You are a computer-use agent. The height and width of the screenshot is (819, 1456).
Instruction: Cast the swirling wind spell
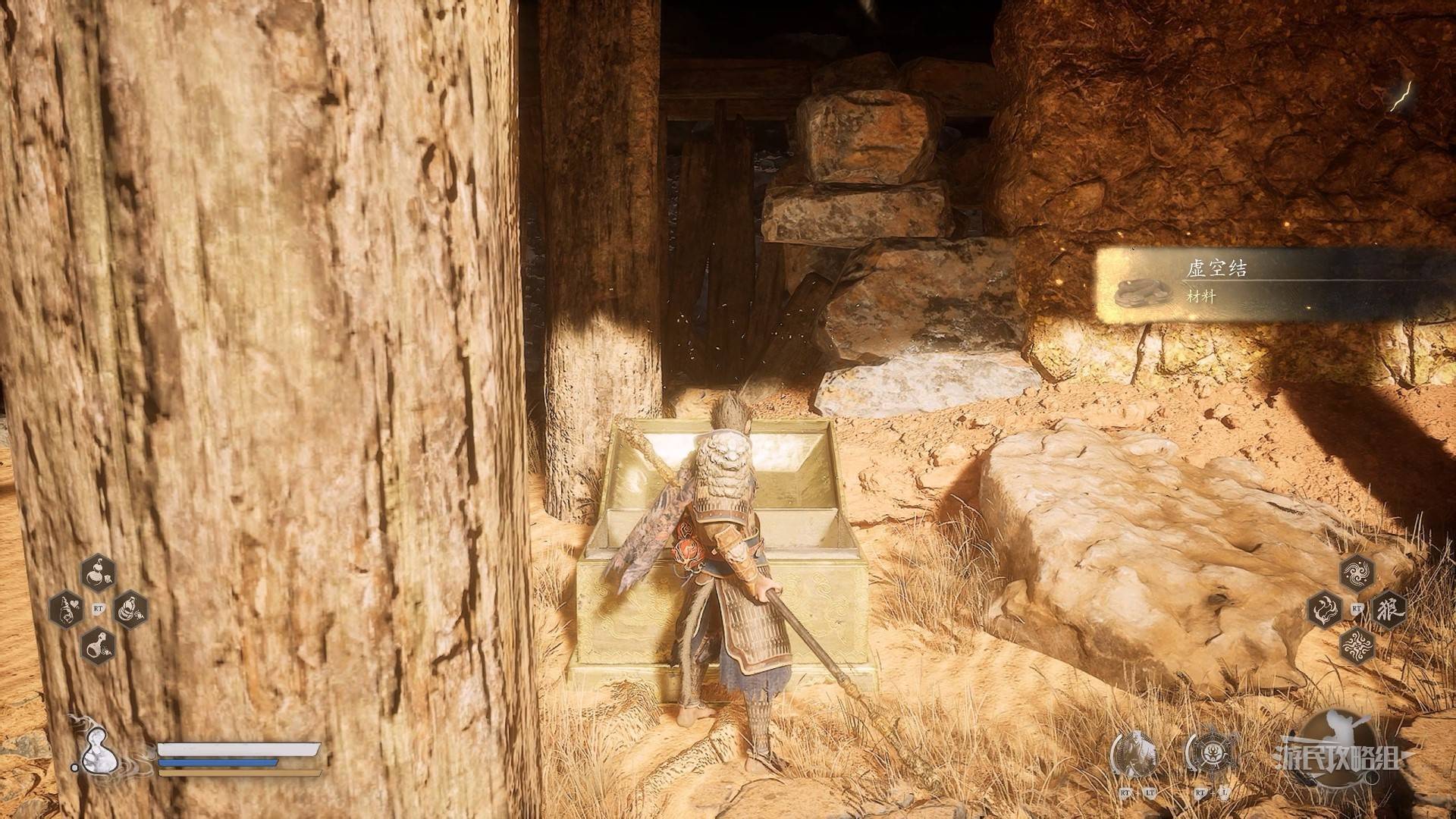pos(1357,573)
